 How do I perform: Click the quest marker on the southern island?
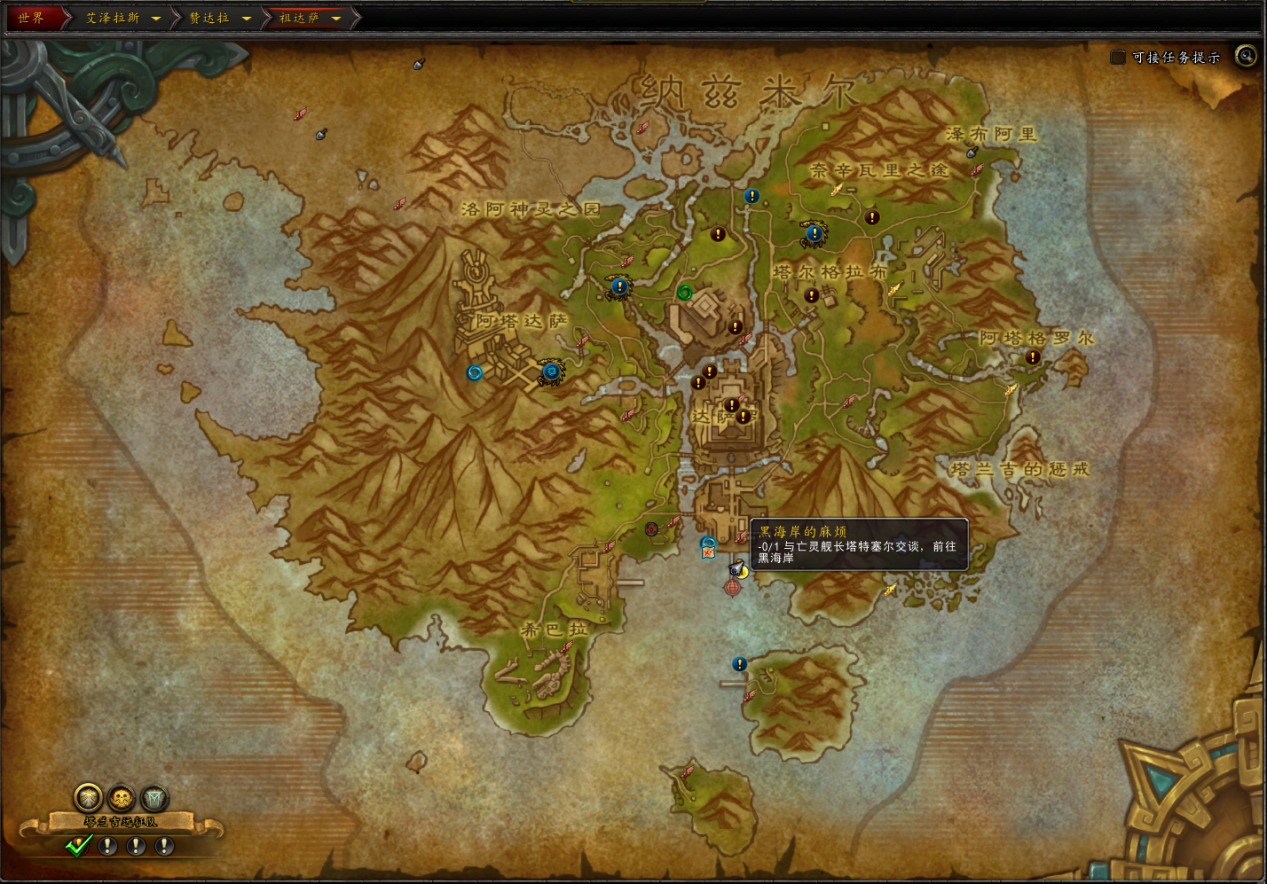click(739, 664)
